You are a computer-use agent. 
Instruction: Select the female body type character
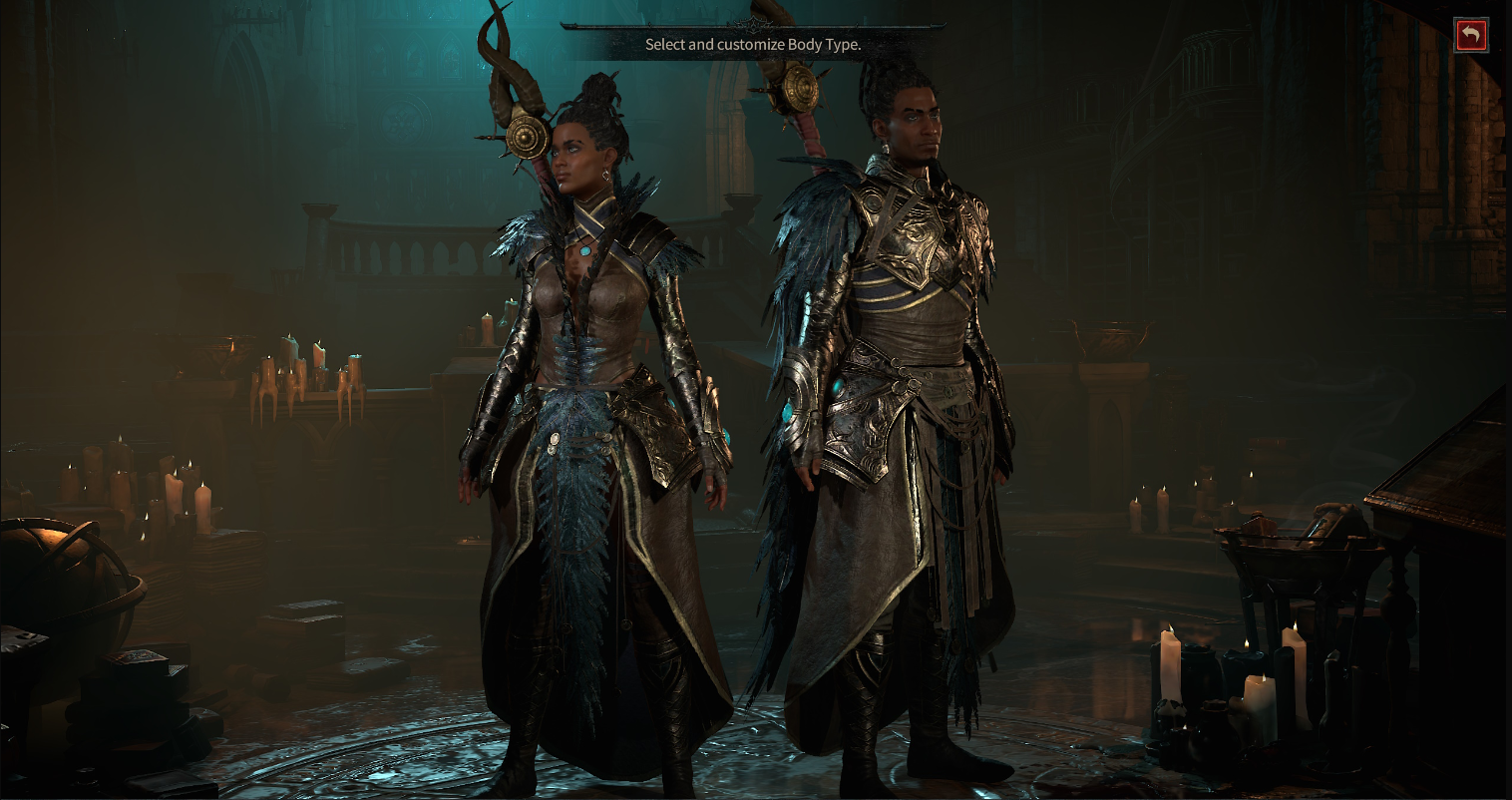click(595, 419)
